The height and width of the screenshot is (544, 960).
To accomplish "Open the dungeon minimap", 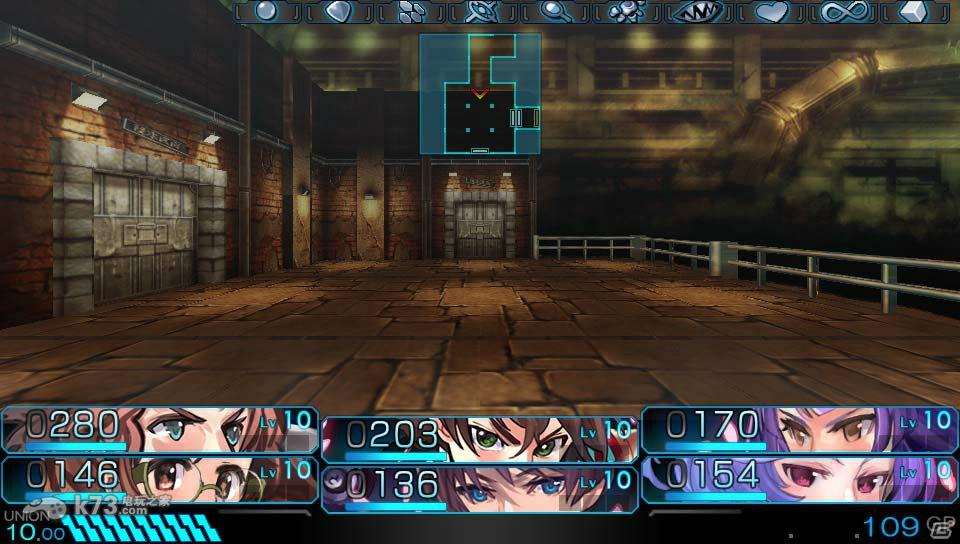I will coord(480,95).
